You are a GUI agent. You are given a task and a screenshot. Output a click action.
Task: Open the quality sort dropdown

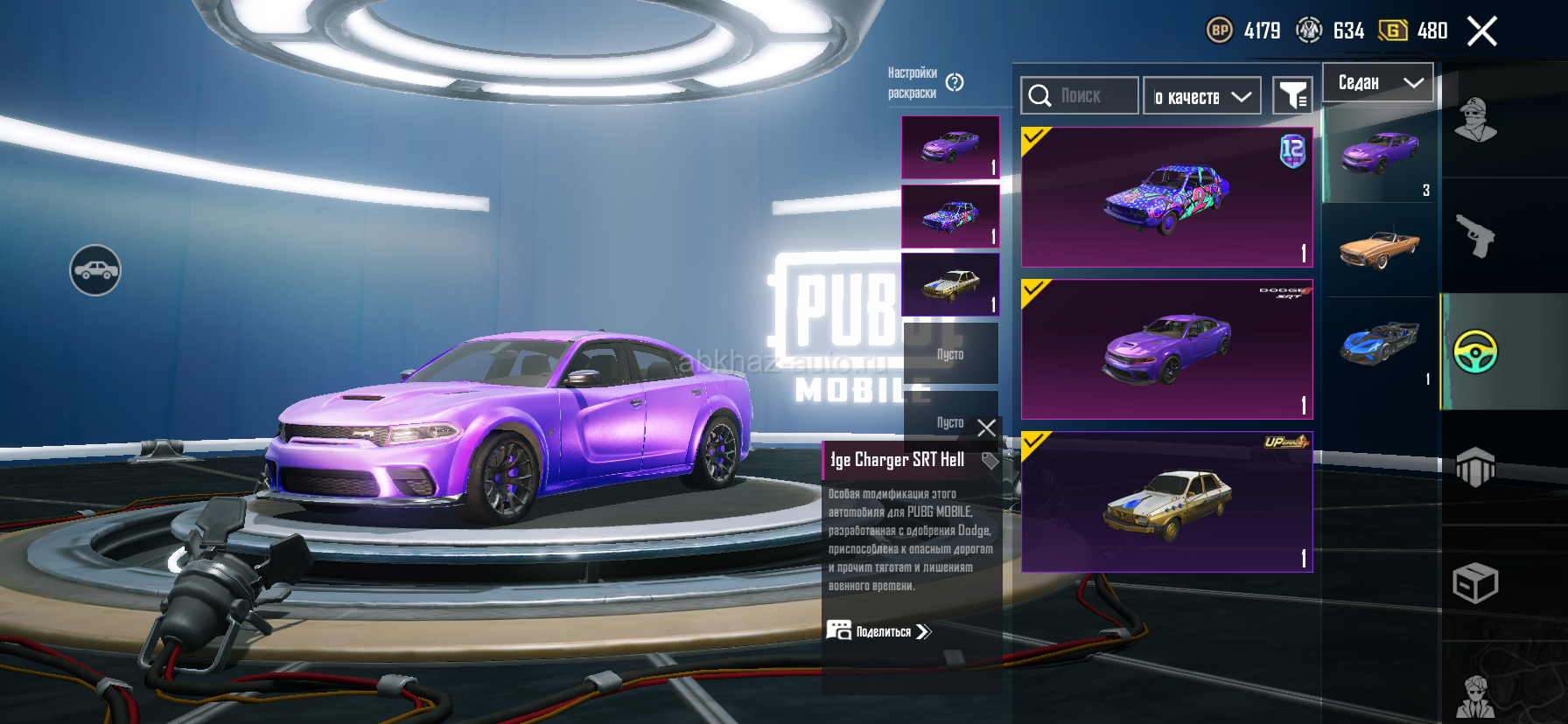pyautogui.click(x=1201, y=96)
